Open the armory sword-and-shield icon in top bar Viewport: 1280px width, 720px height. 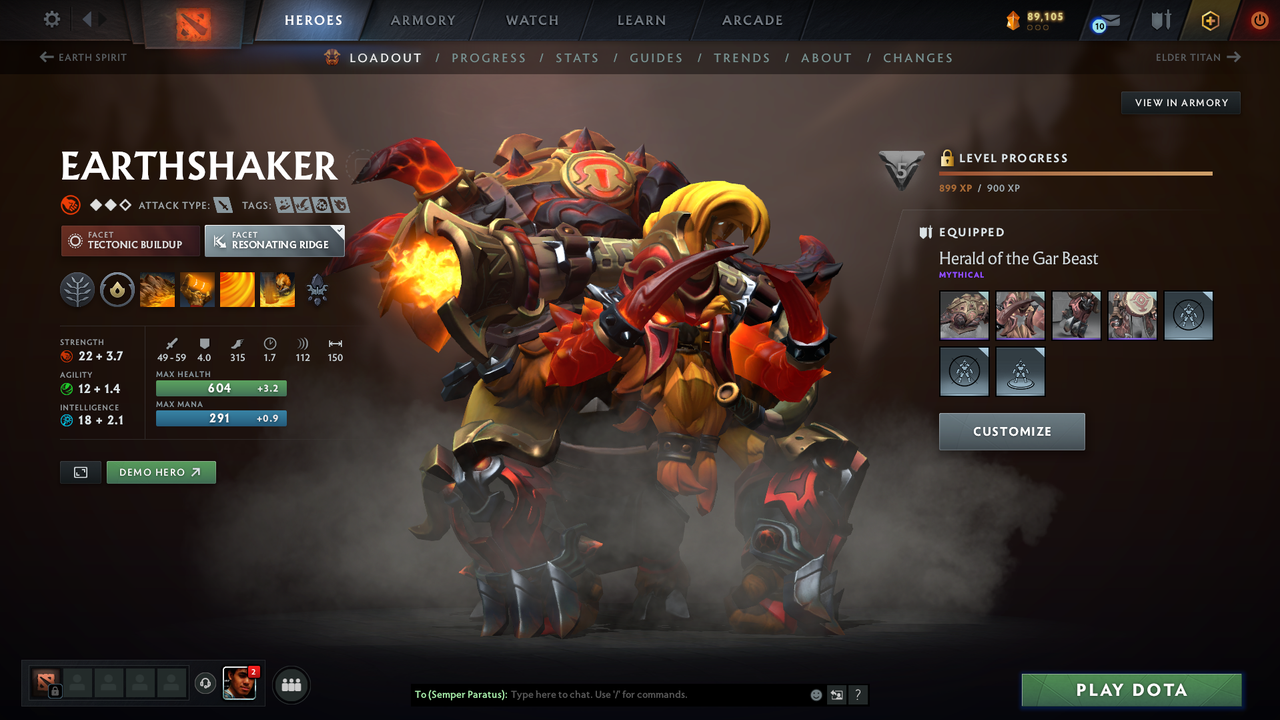click(1162, 20)
